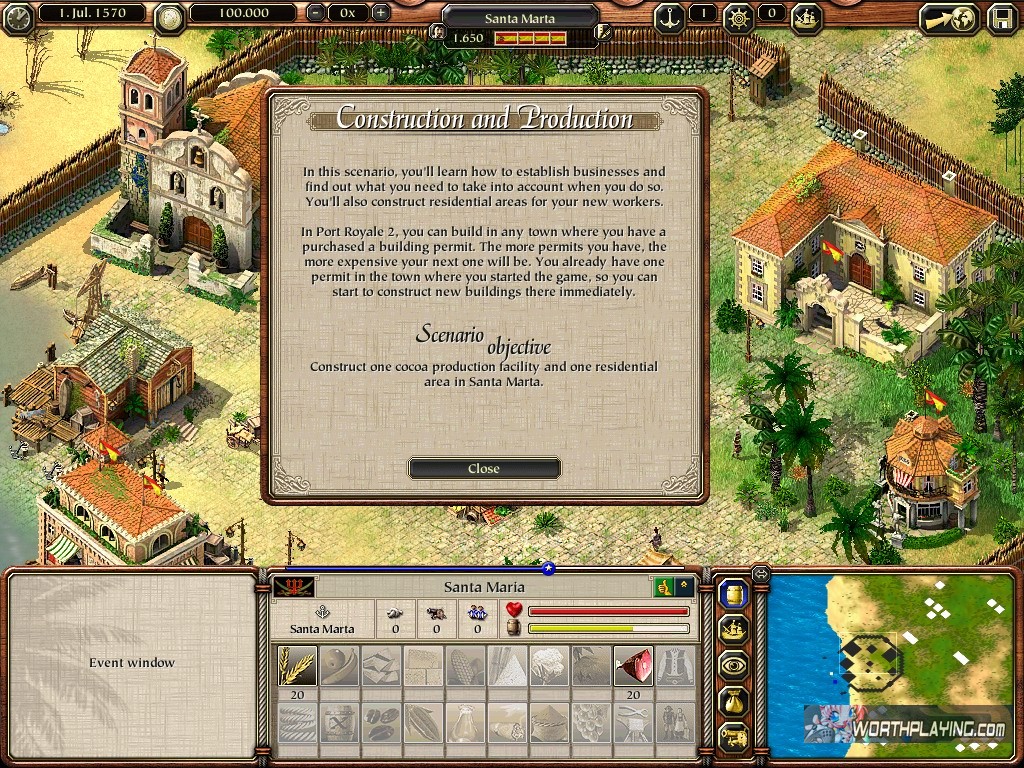Viewport: 1024px width, 768px height.
Task: Click the sailing ship icon in top bar
Action: tap(806, 16)
